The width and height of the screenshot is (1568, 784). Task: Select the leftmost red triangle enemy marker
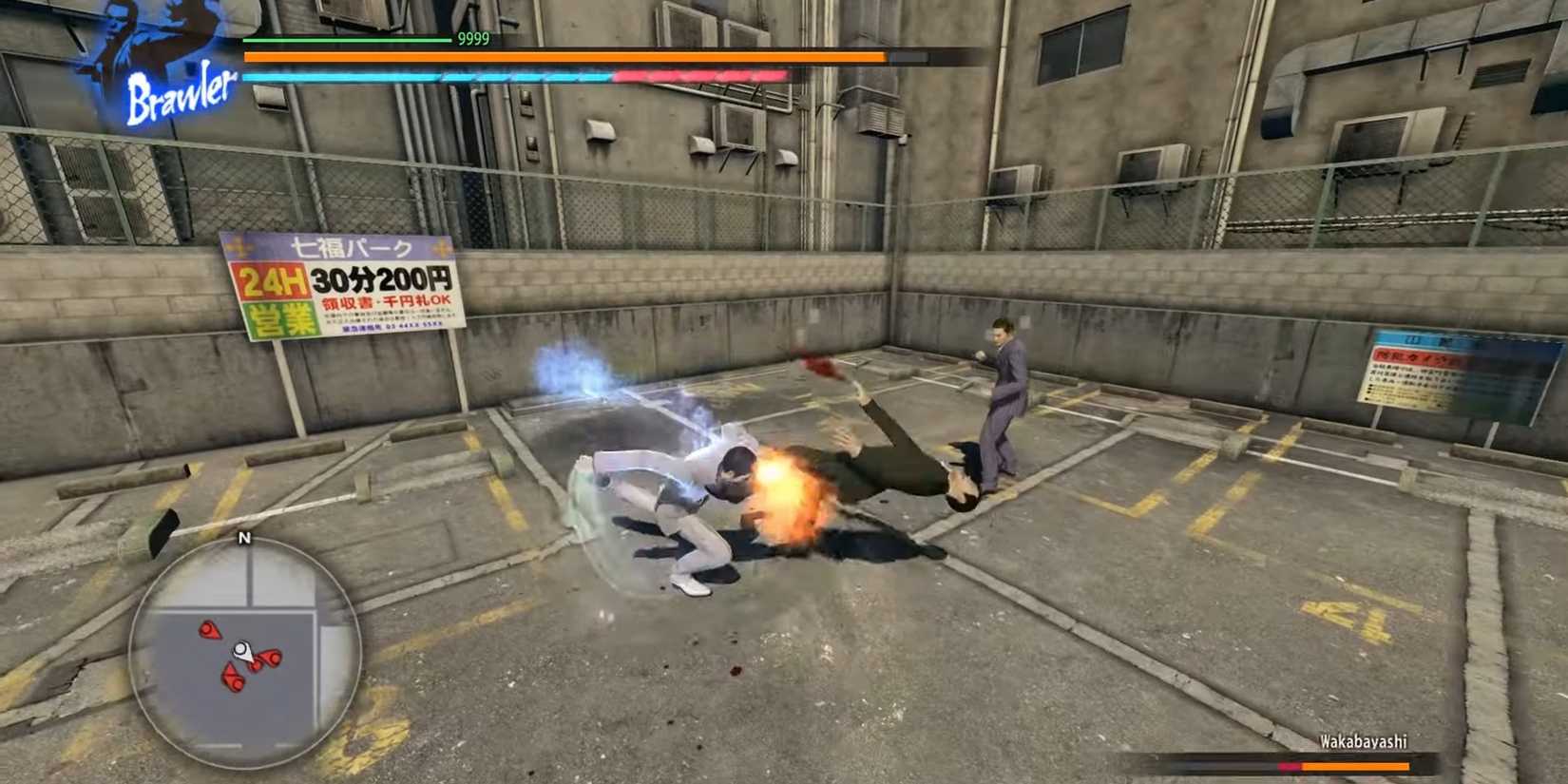point(209,631)
